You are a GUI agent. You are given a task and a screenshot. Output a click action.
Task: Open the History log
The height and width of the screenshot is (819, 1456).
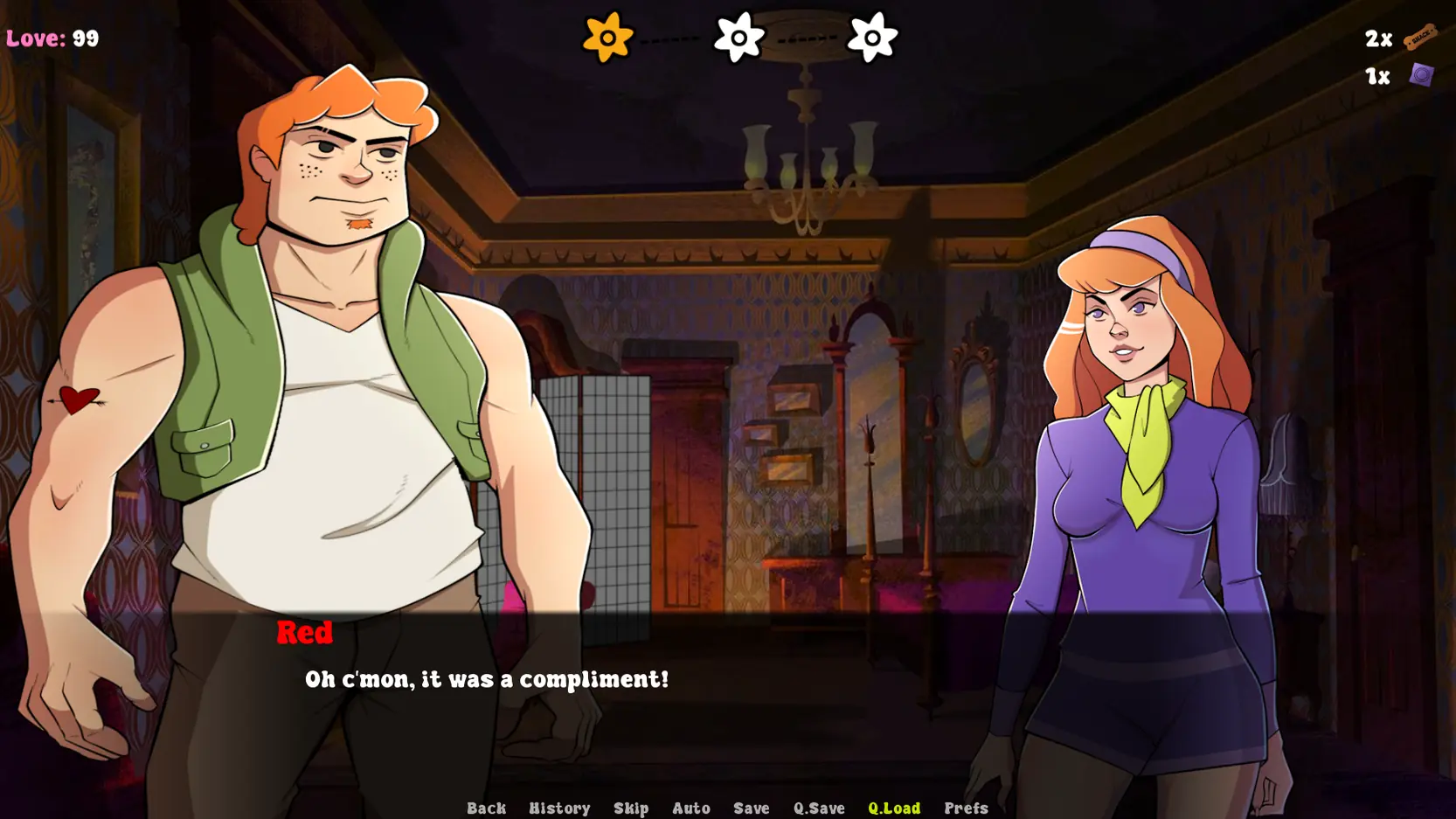point(559,808)
